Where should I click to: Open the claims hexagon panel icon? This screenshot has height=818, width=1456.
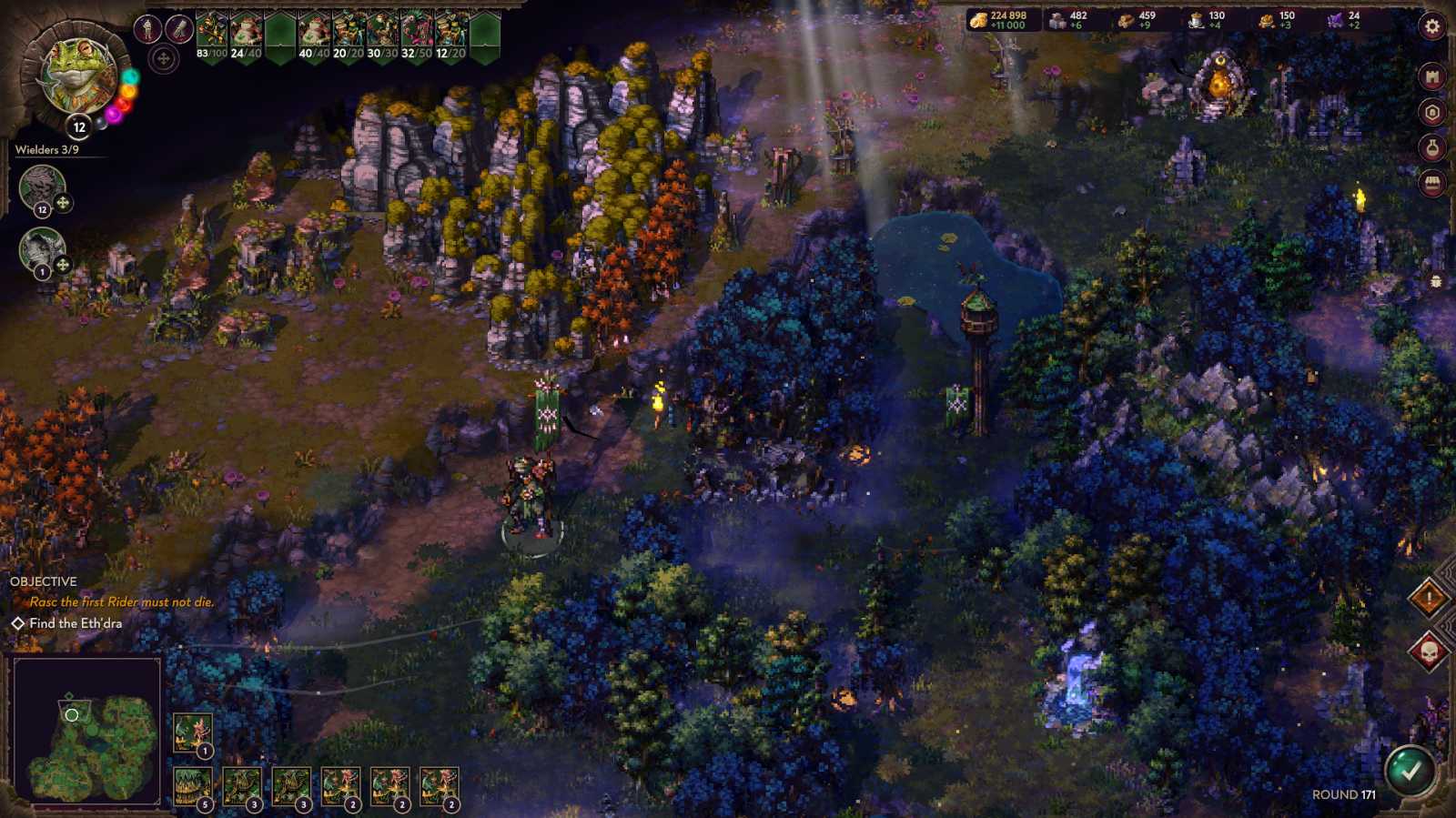1431,111
